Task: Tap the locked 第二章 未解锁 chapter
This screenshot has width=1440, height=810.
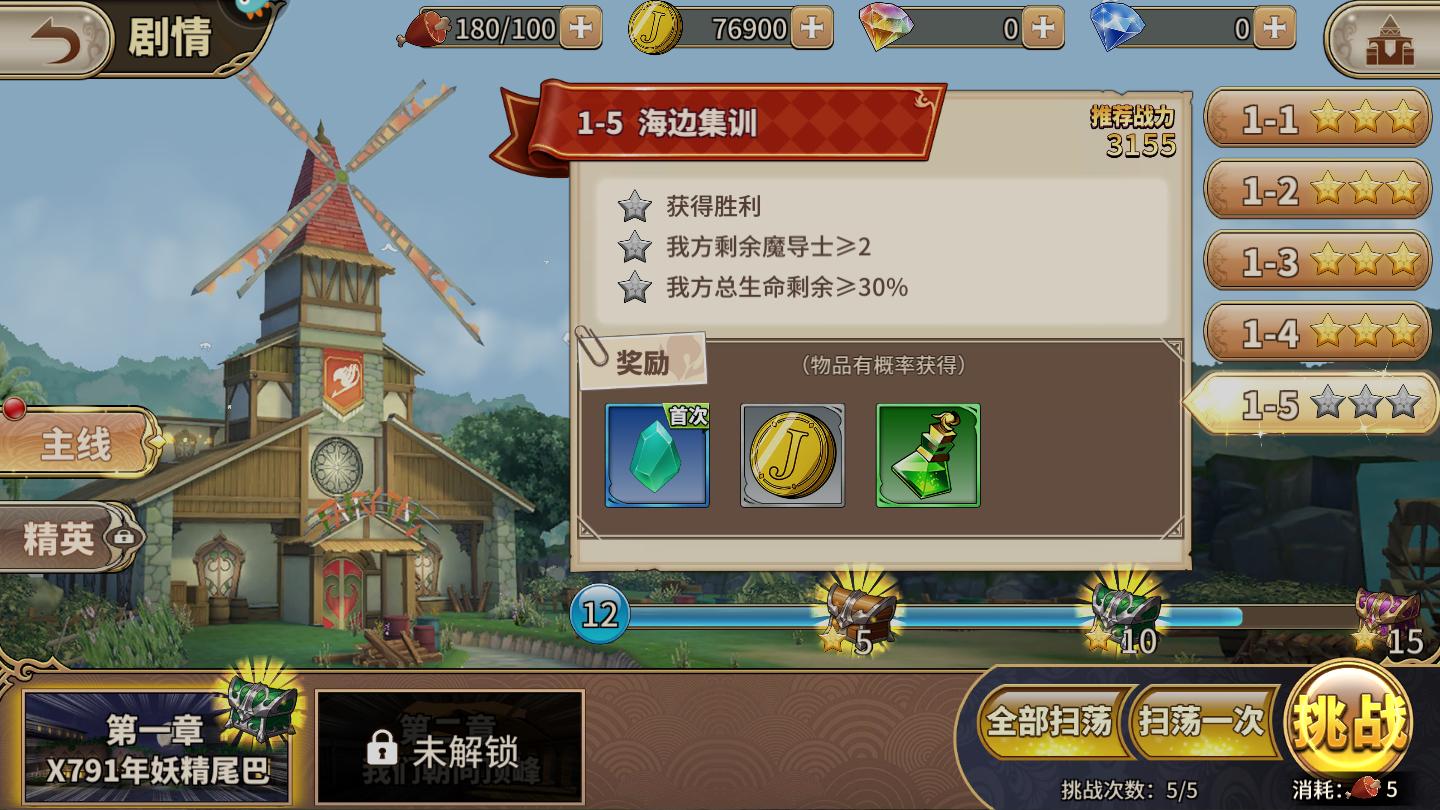Action: coord(450,743)
